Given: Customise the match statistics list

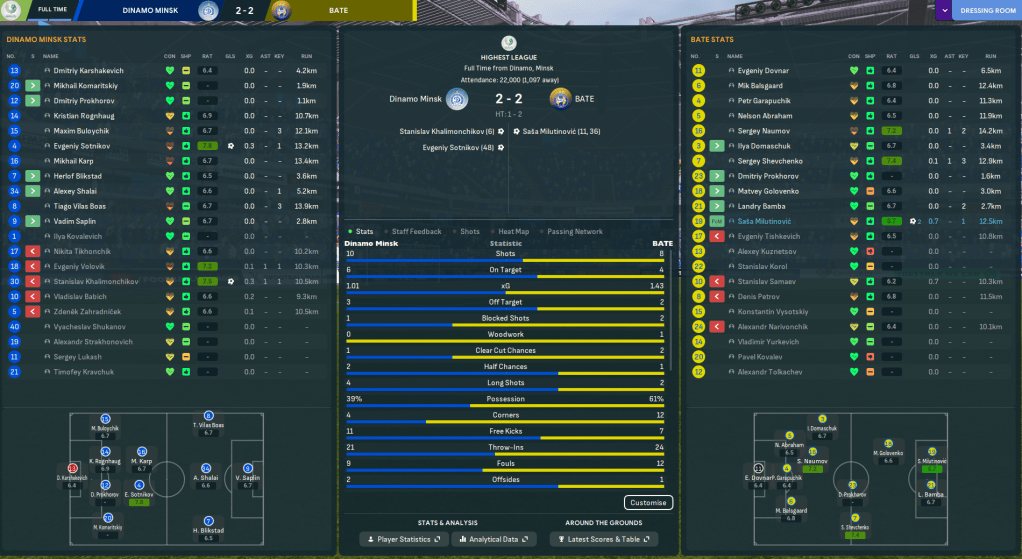Looking at the screenshot, I should [648, 503].
